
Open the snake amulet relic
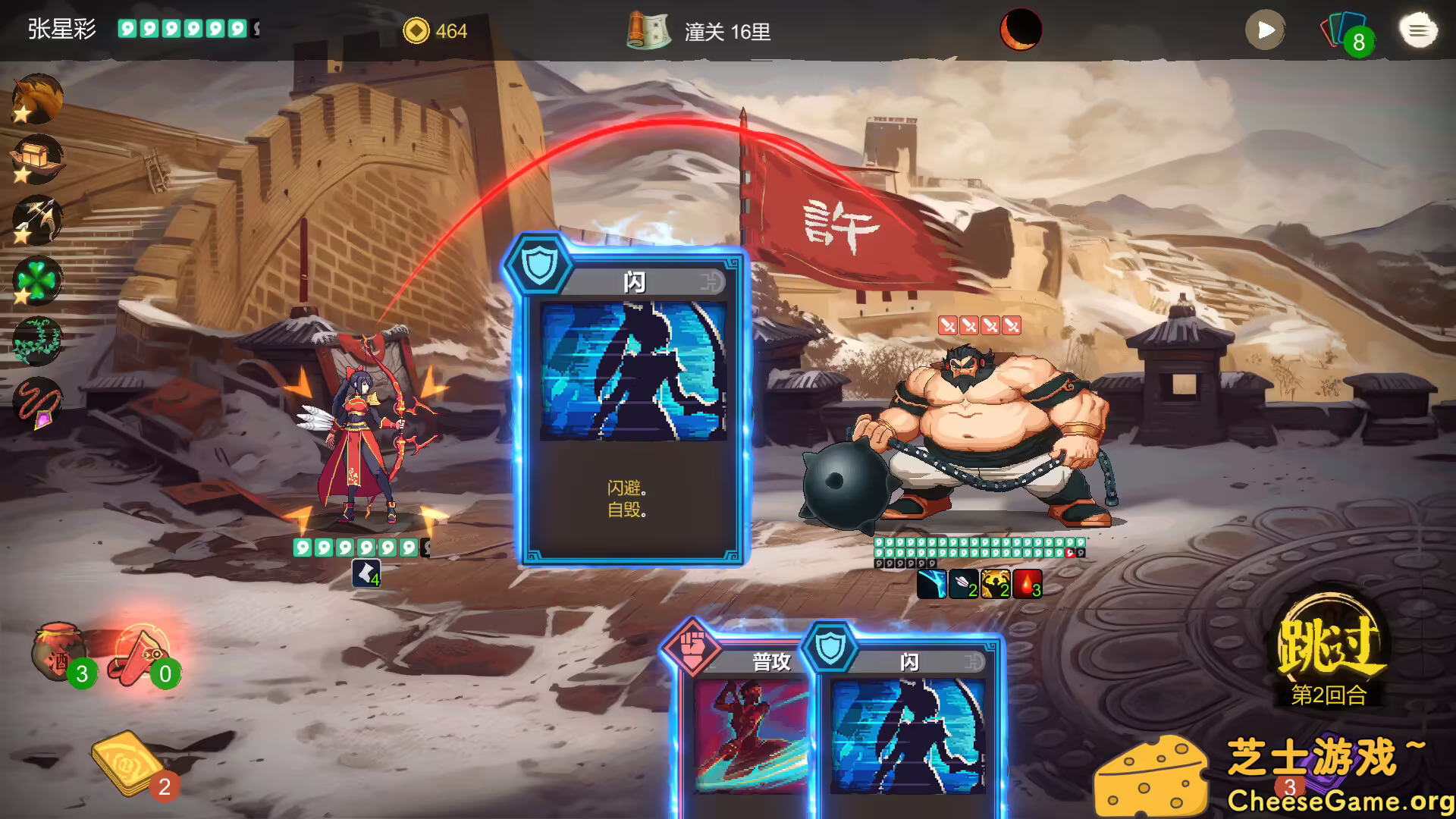36,402
